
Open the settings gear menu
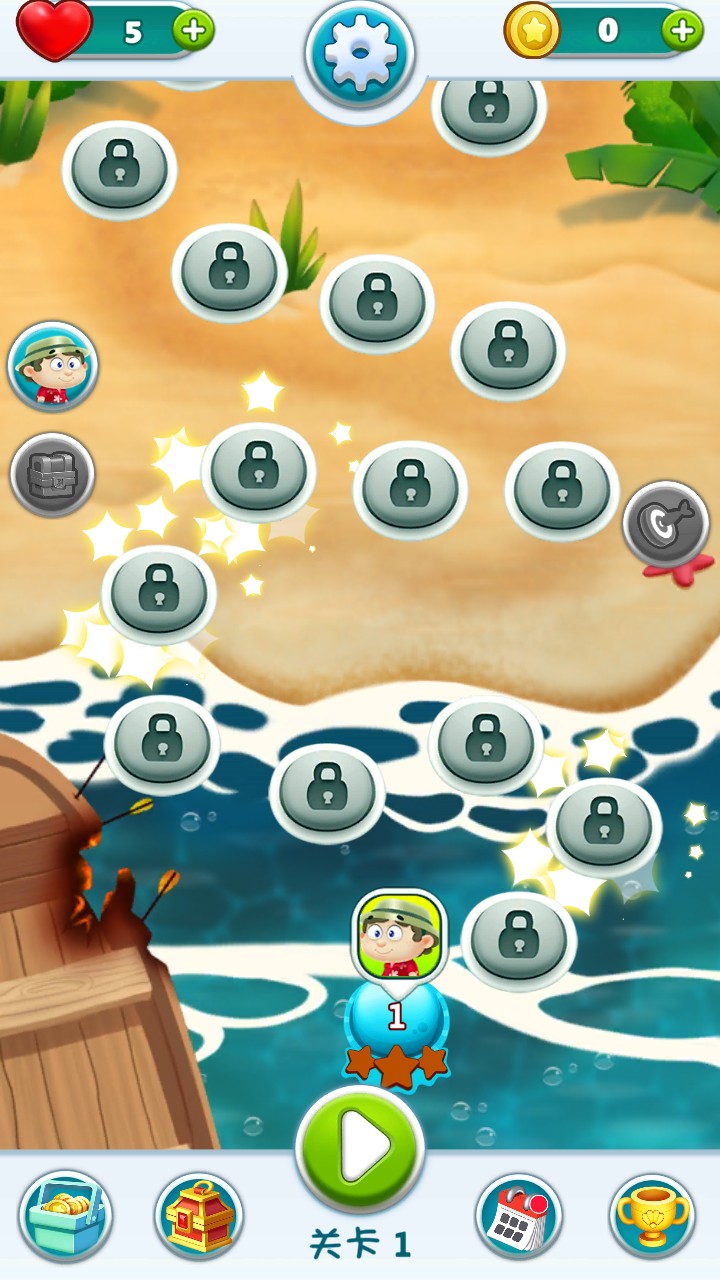coord(359,53)
